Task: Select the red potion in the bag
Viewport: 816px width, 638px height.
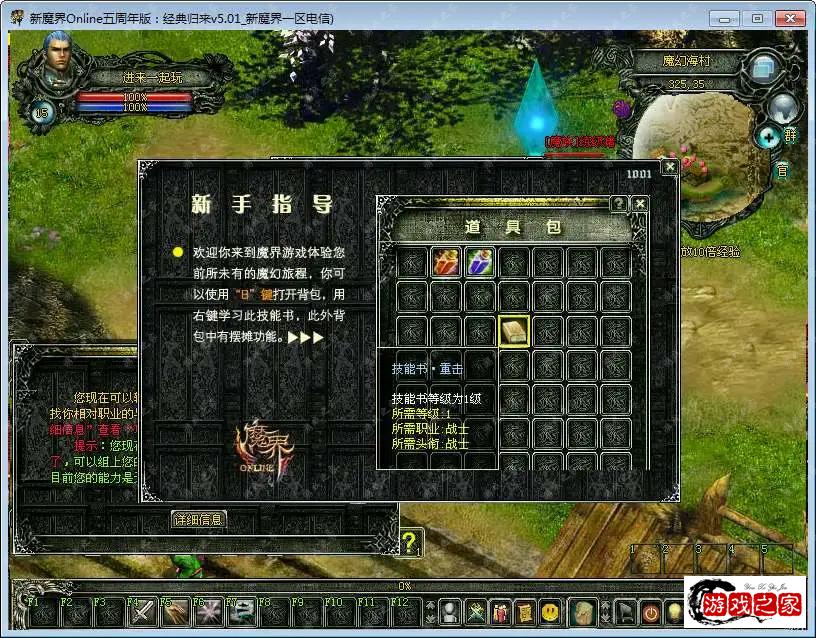Action: (x=446, y=263)
